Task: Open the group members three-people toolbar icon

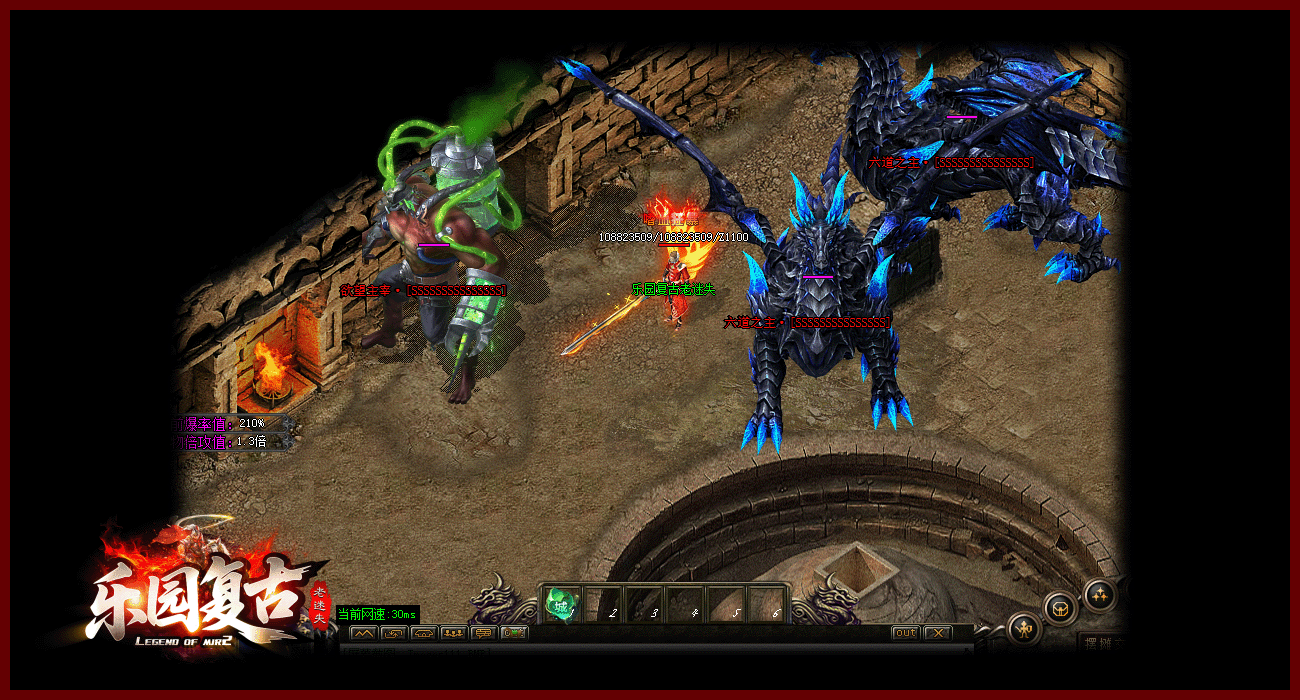Action: click(453, 633)
